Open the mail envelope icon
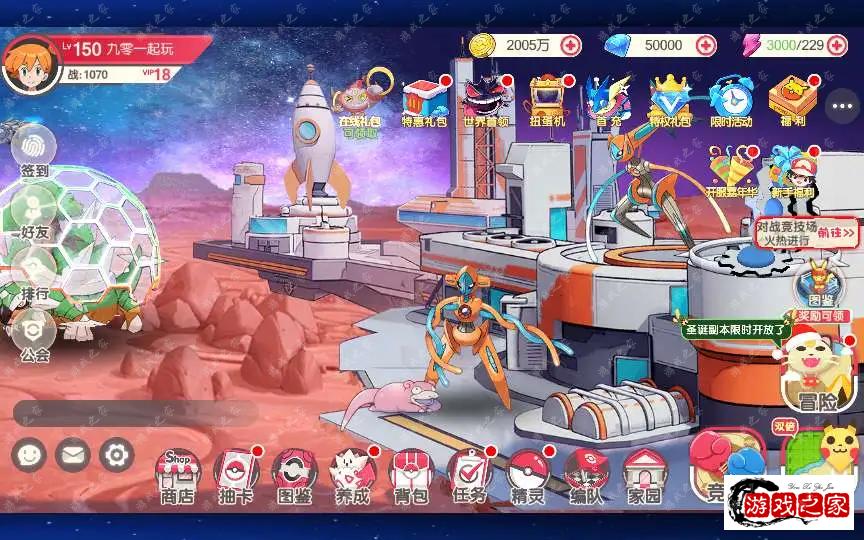 72,456
